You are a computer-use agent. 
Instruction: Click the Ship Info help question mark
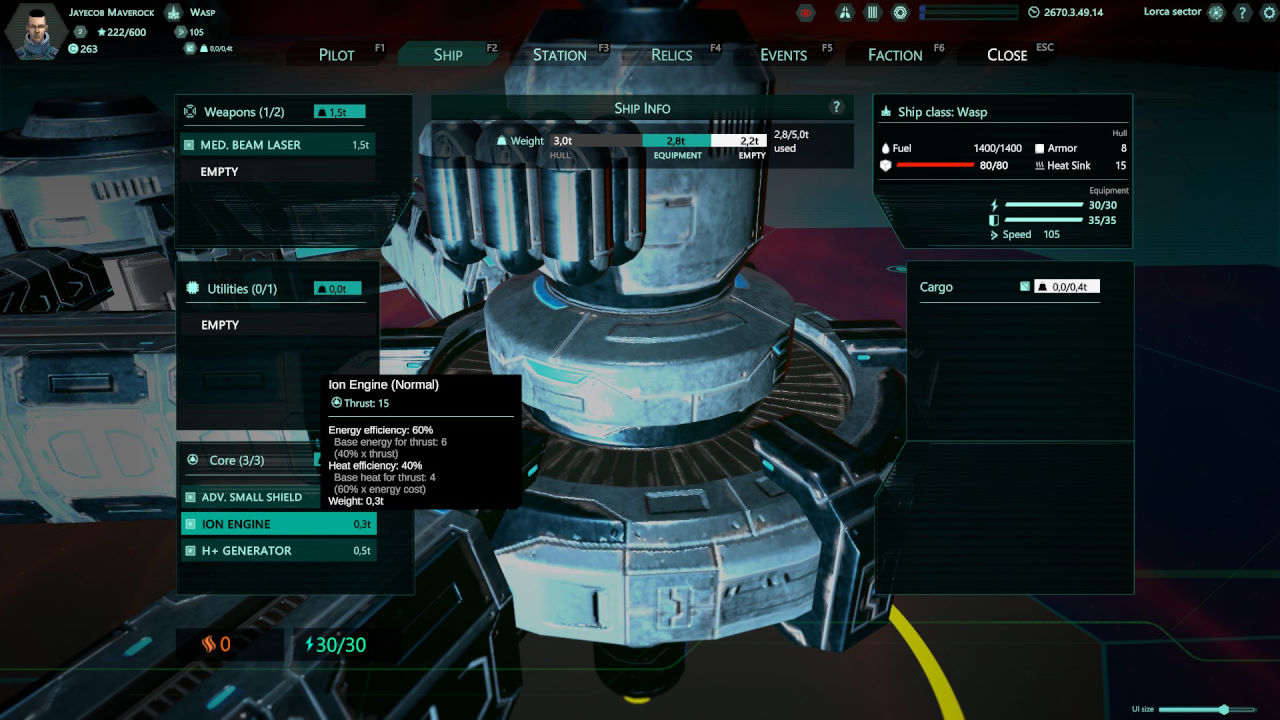[x=837, y=108]
